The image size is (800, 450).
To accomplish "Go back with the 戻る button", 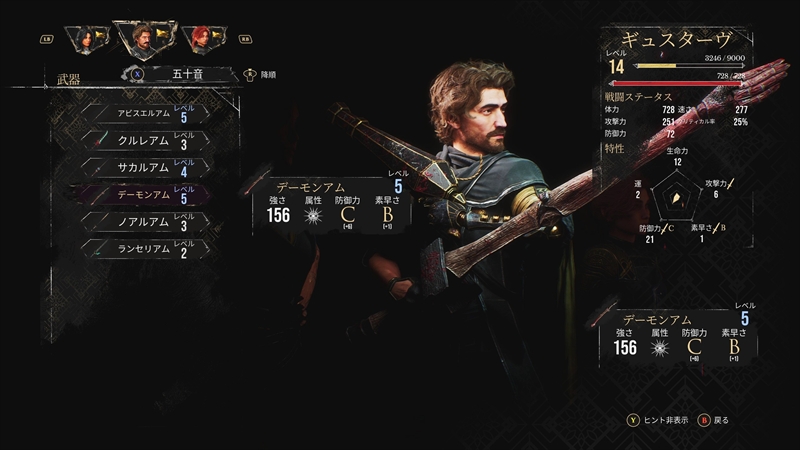I will pos(718,420).
